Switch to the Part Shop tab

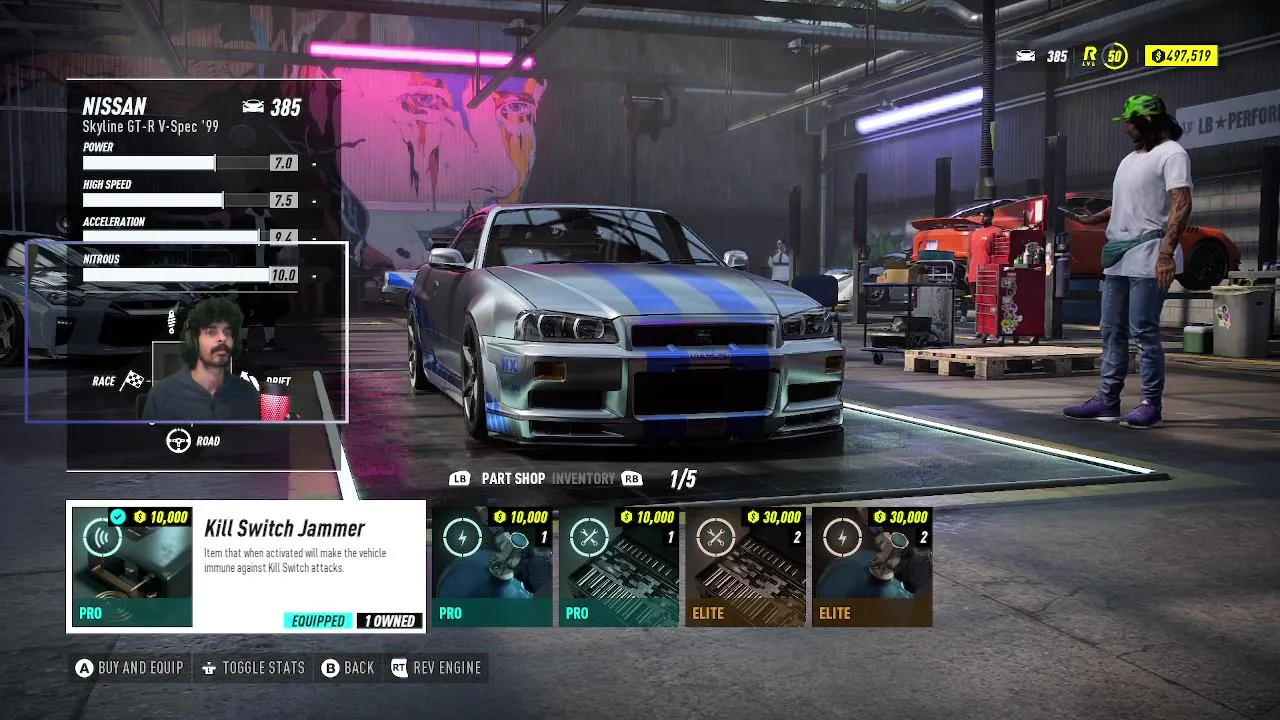(513, 479)
